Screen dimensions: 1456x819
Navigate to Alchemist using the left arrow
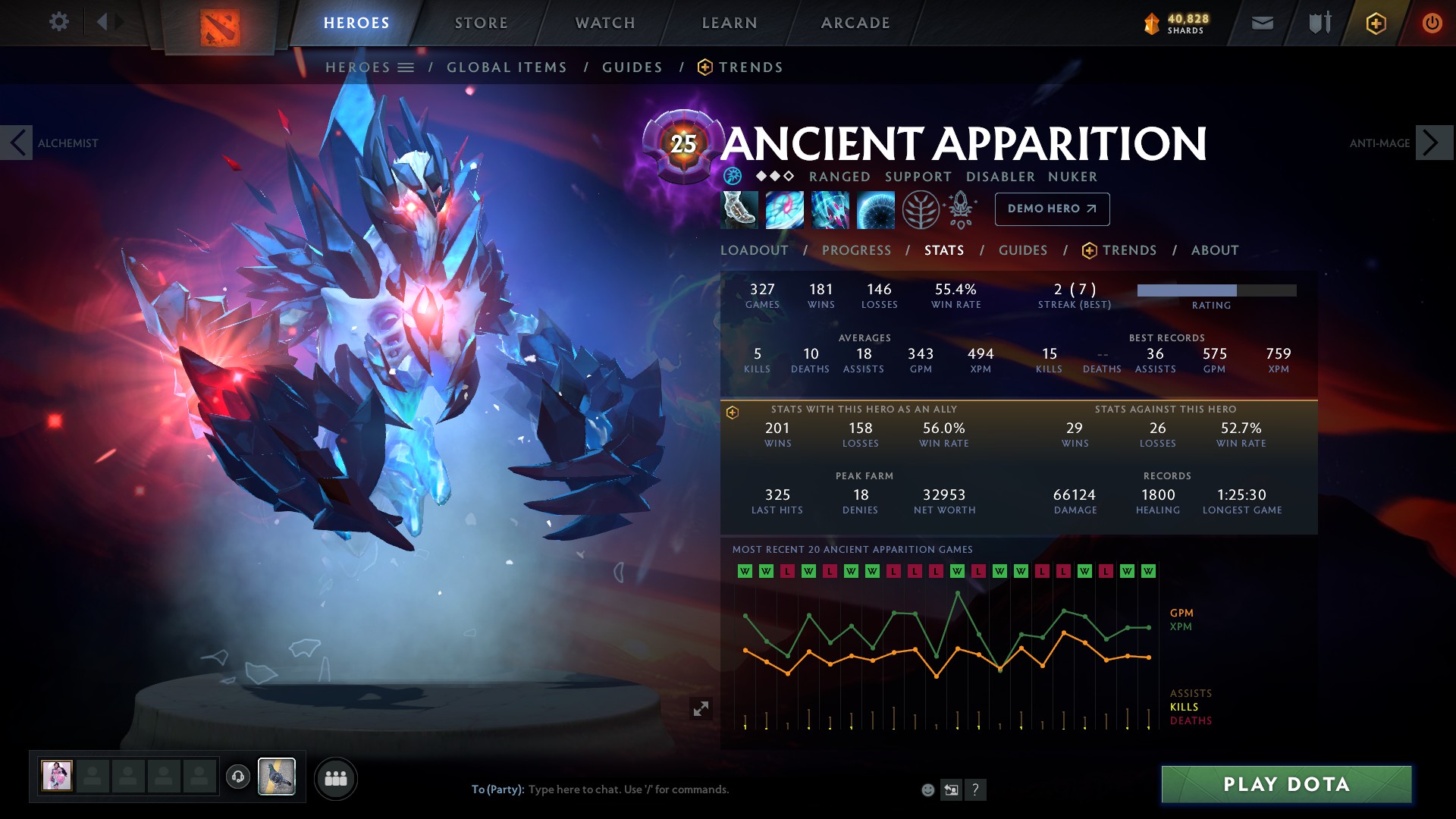[x=17, y=142]
